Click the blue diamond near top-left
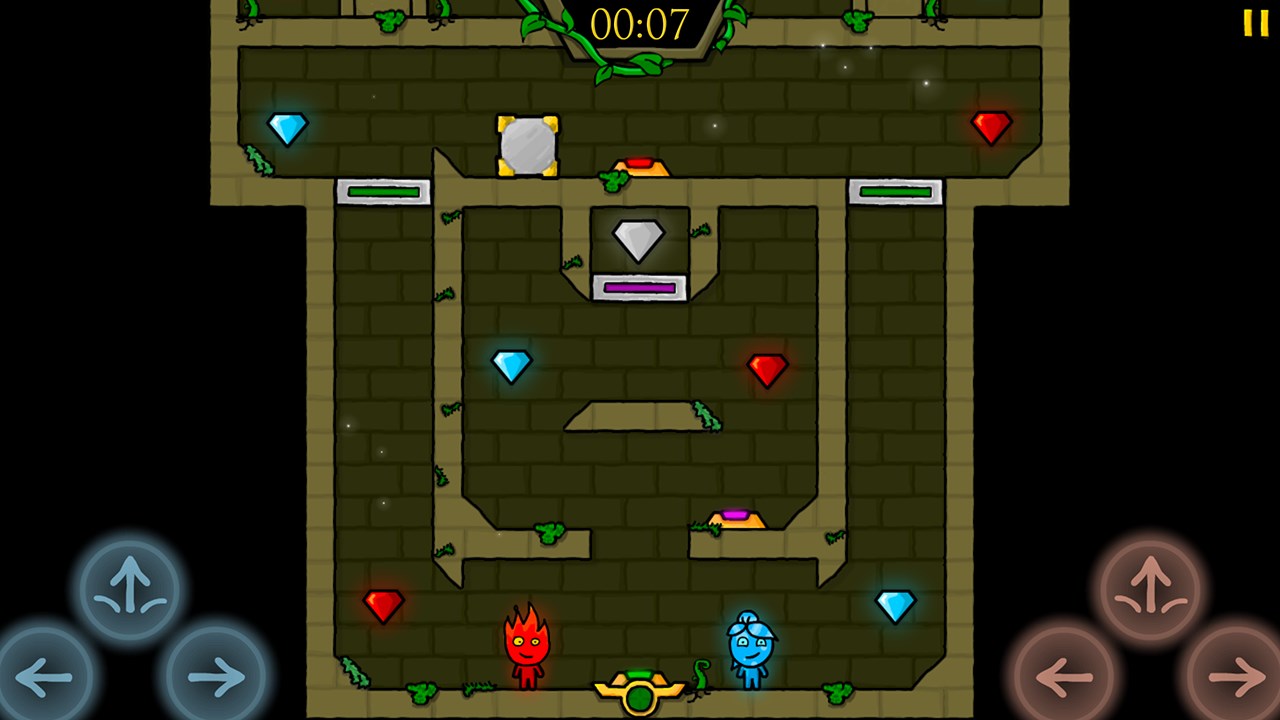This screenshot has height=720, width=1280. coord(288,127)
